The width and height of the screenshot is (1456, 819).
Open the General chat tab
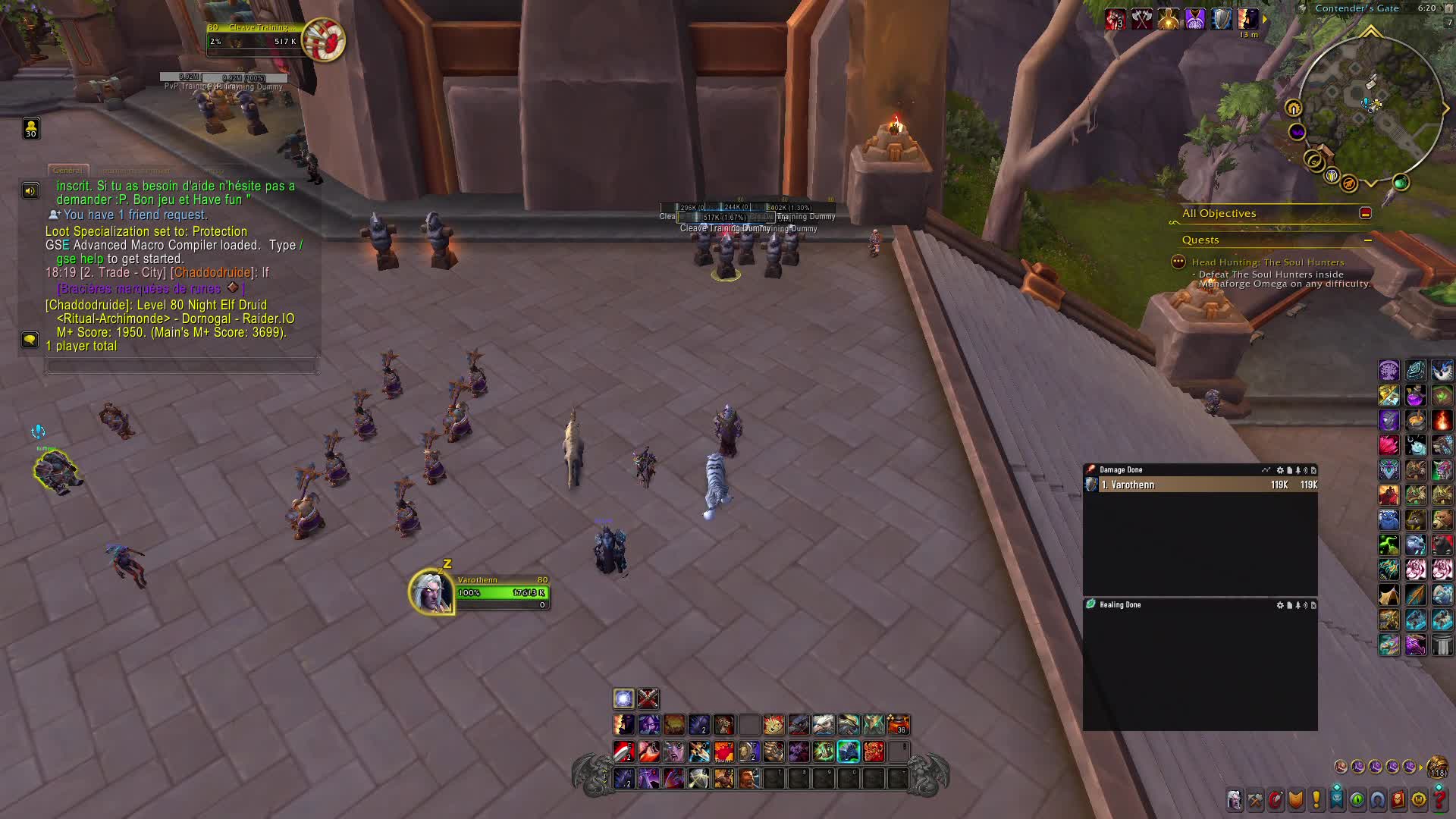point(68,171)
